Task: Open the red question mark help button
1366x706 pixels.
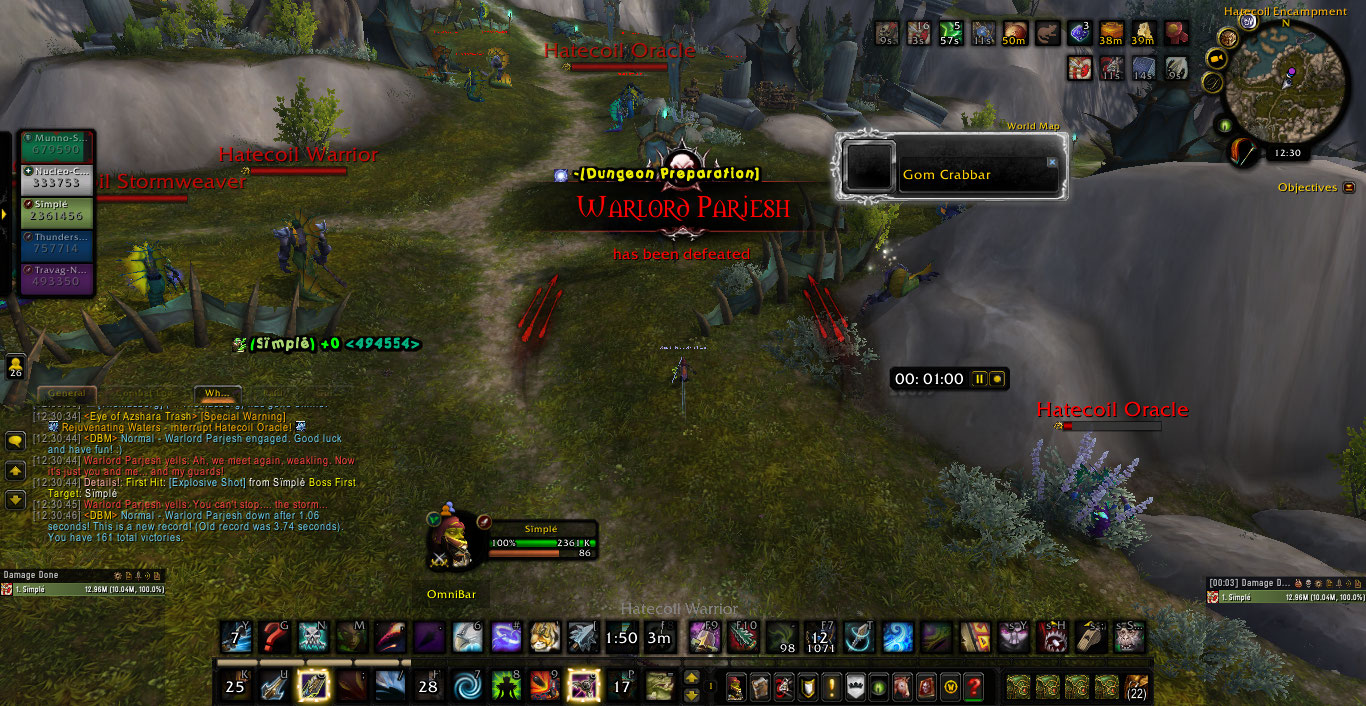Action: (973, 687)
